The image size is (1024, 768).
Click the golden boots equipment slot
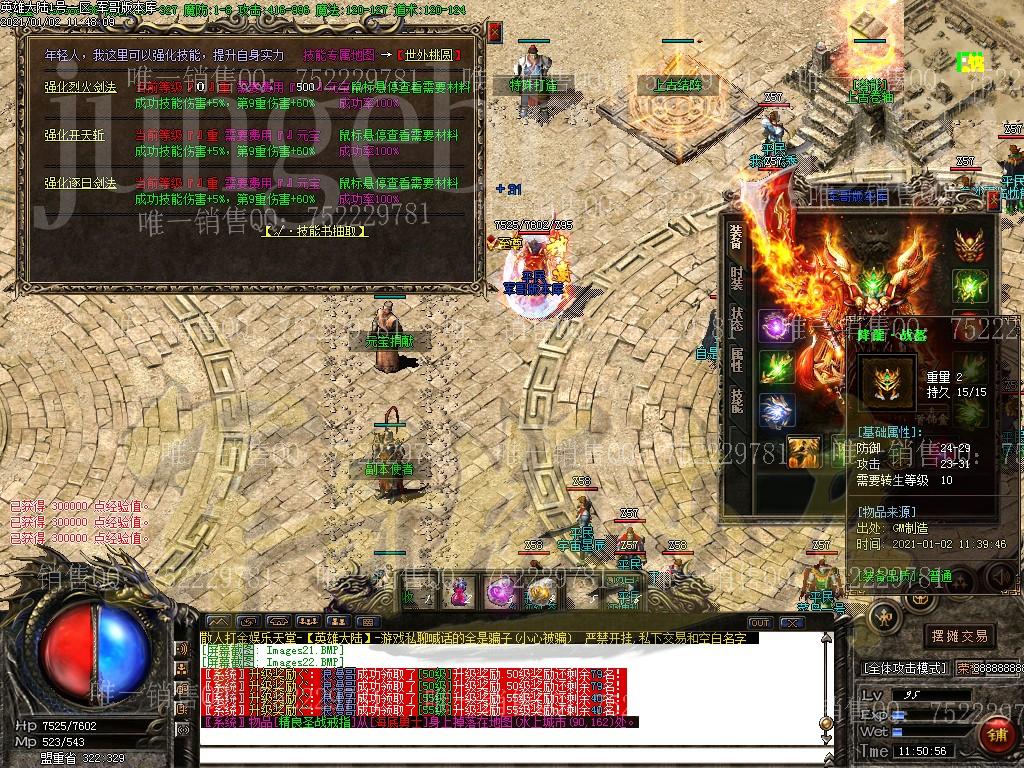802,452
